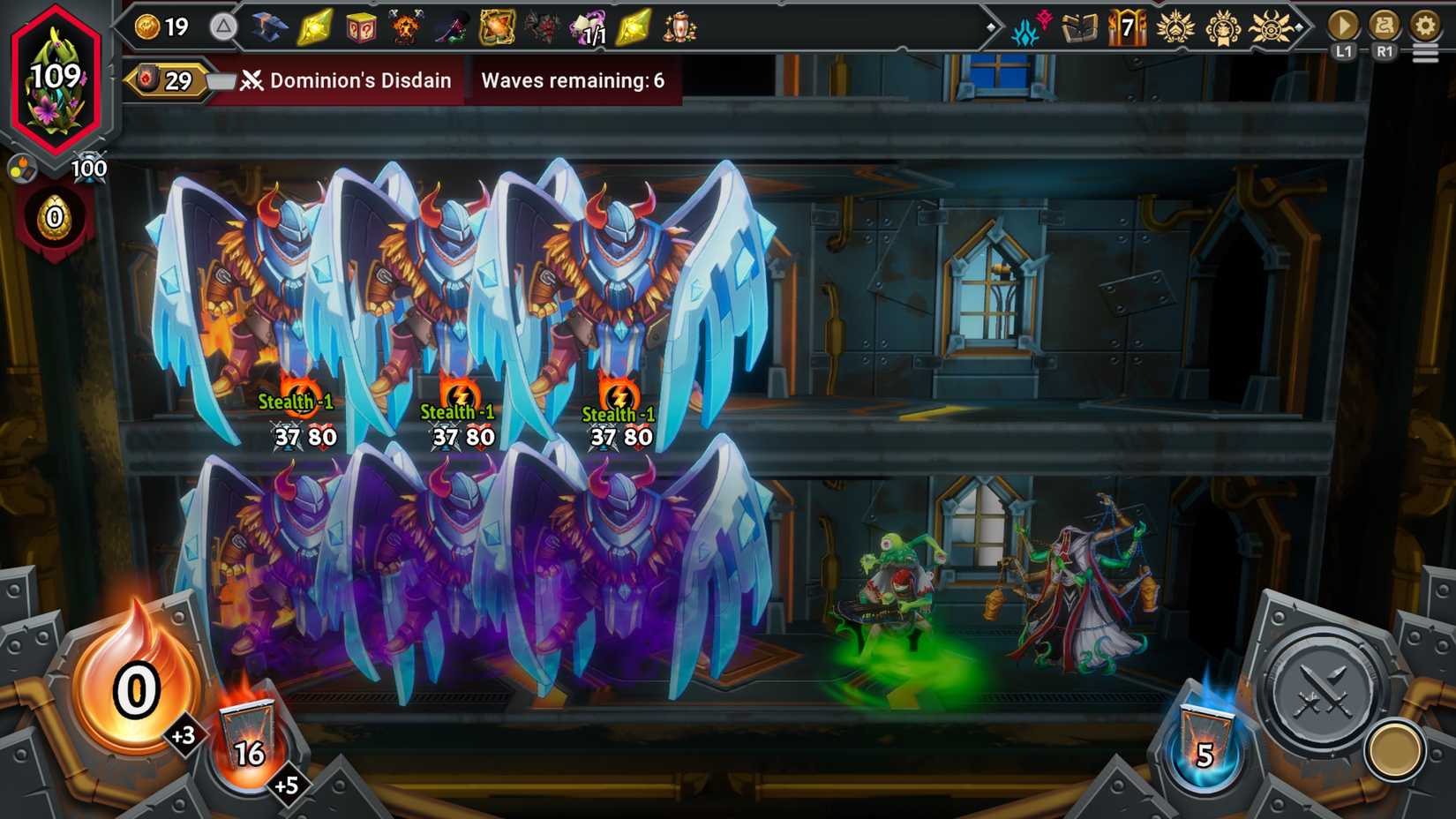This screenshot has height=819, width=1456.
Task: Open the forge anvil icon in top toolbar
Action: pos(270,26)
